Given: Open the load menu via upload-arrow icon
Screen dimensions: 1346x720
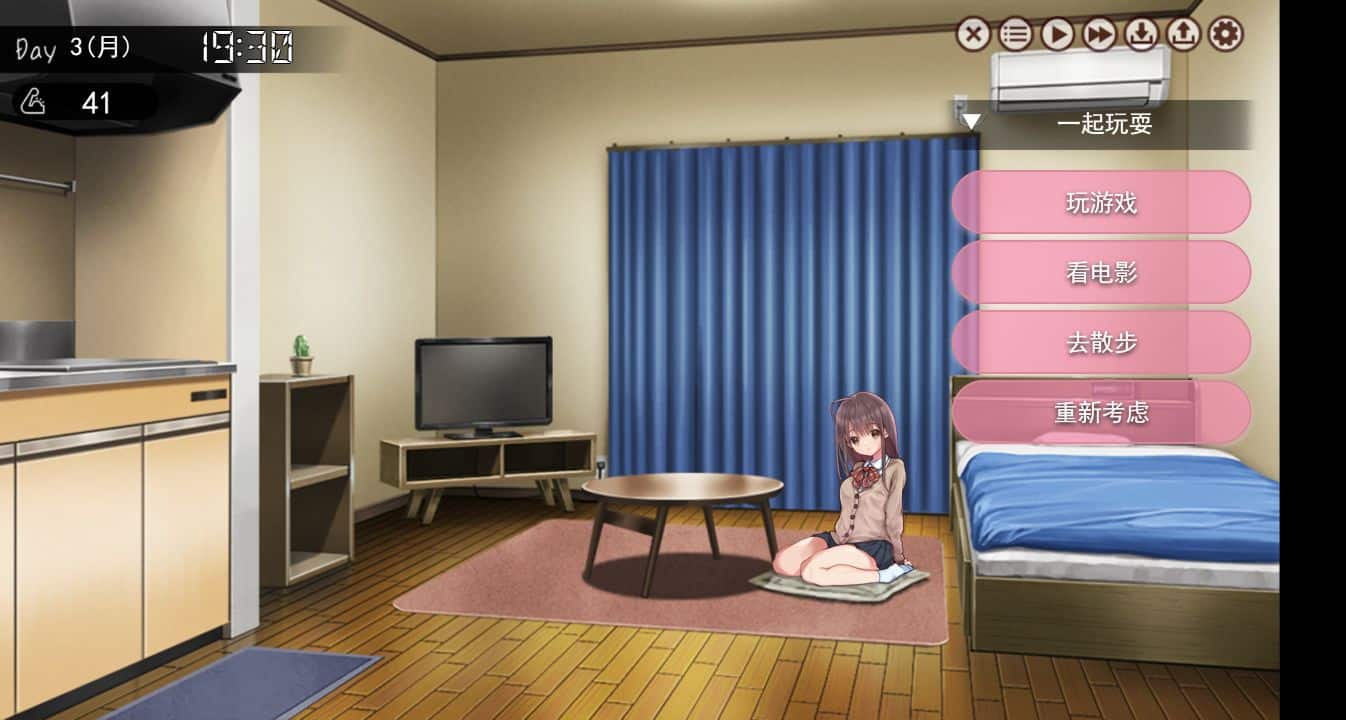Looking at the screenshot, I should [1183, 35].
